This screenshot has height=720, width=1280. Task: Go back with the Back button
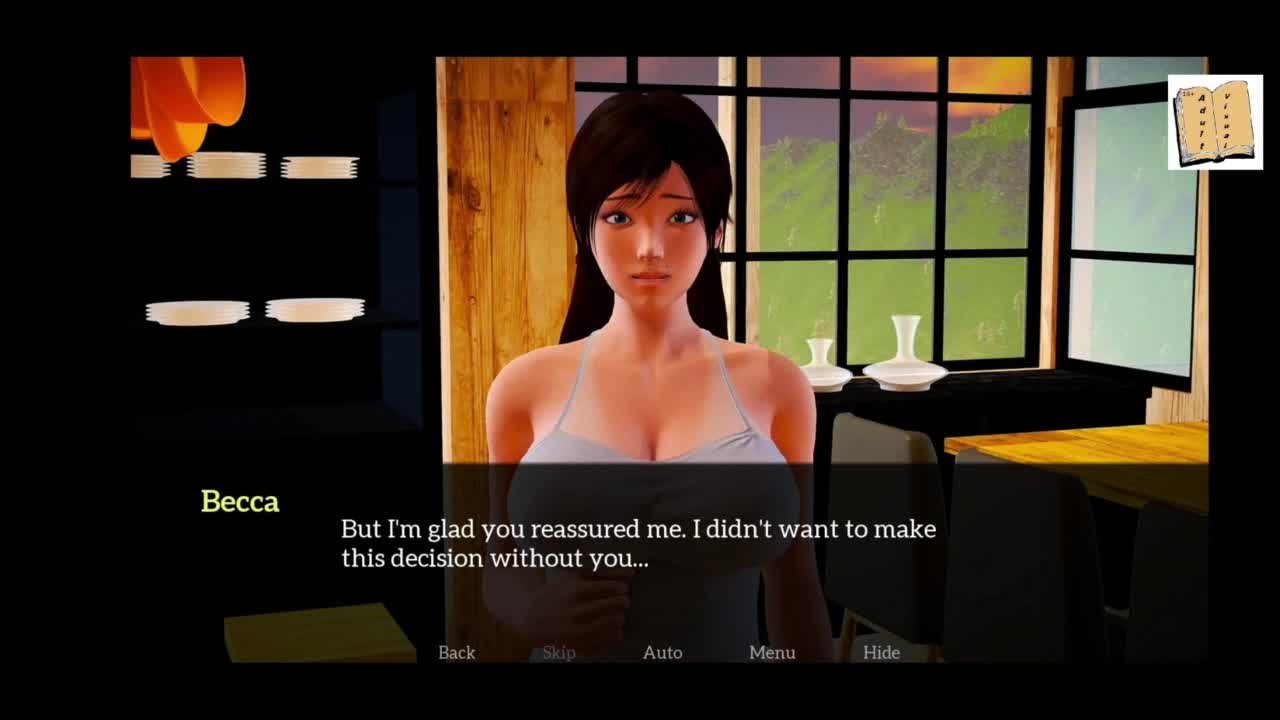click(456, 652)
